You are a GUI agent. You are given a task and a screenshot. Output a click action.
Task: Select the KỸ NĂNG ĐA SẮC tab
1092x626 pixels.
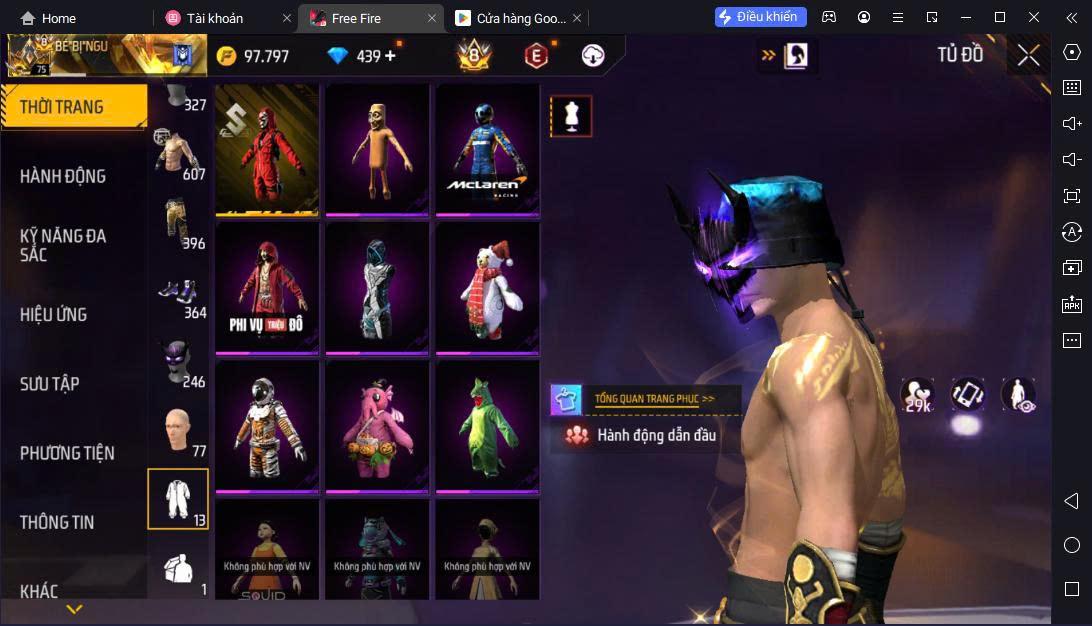(63, 245)
